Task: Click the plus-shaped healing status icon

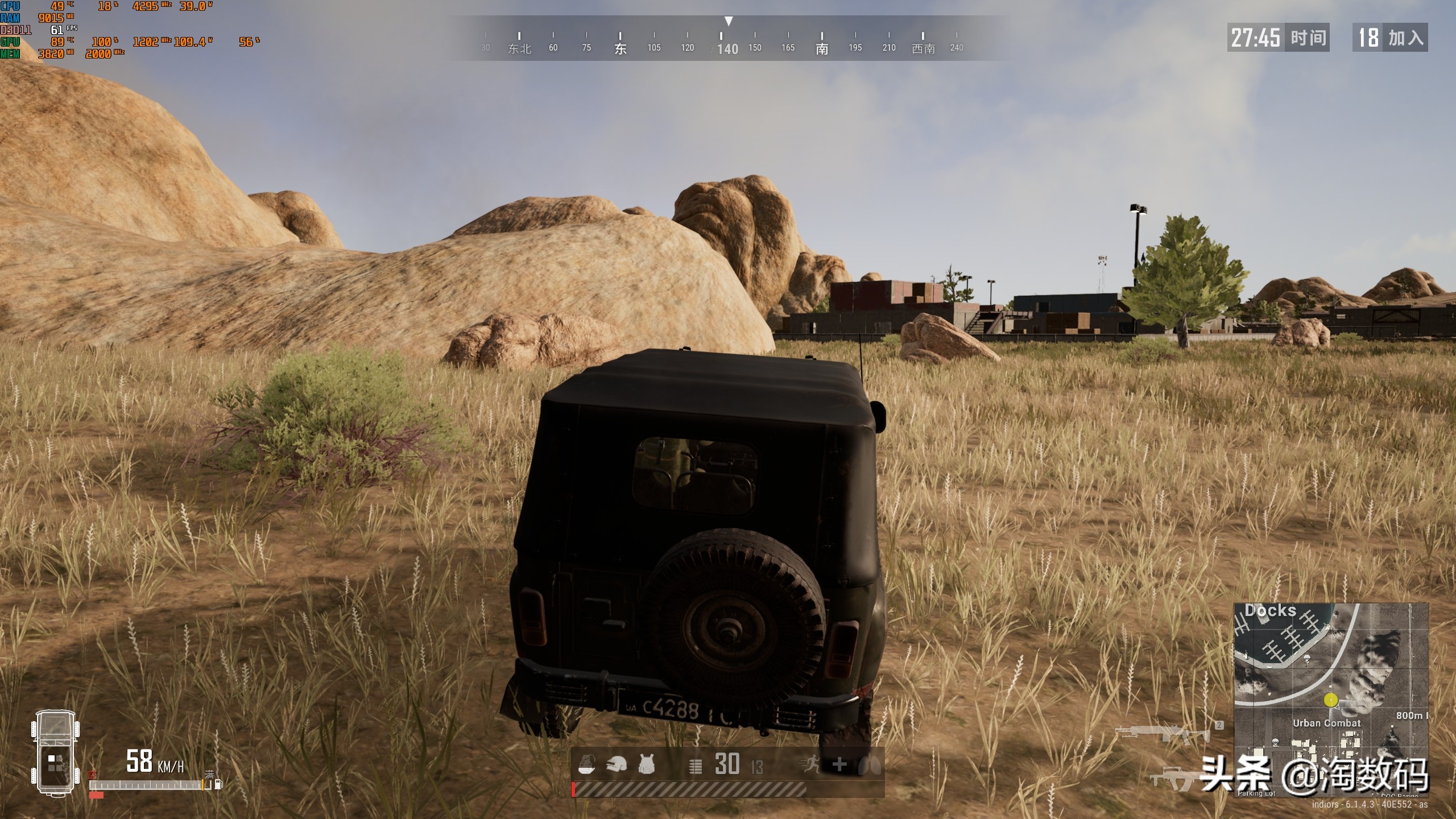Action: point(839,765)
